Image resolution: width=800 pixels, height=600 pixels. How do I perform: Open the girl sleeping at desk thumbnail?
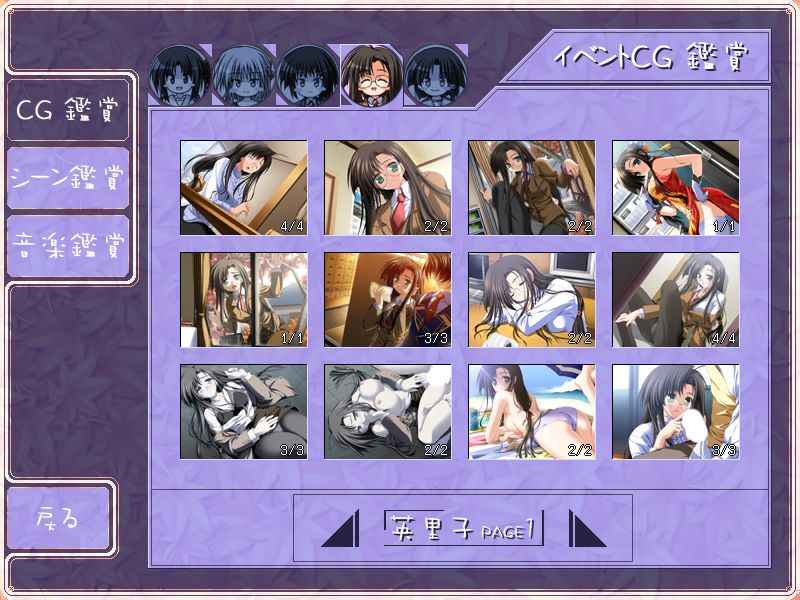click(x=531, y=299)
